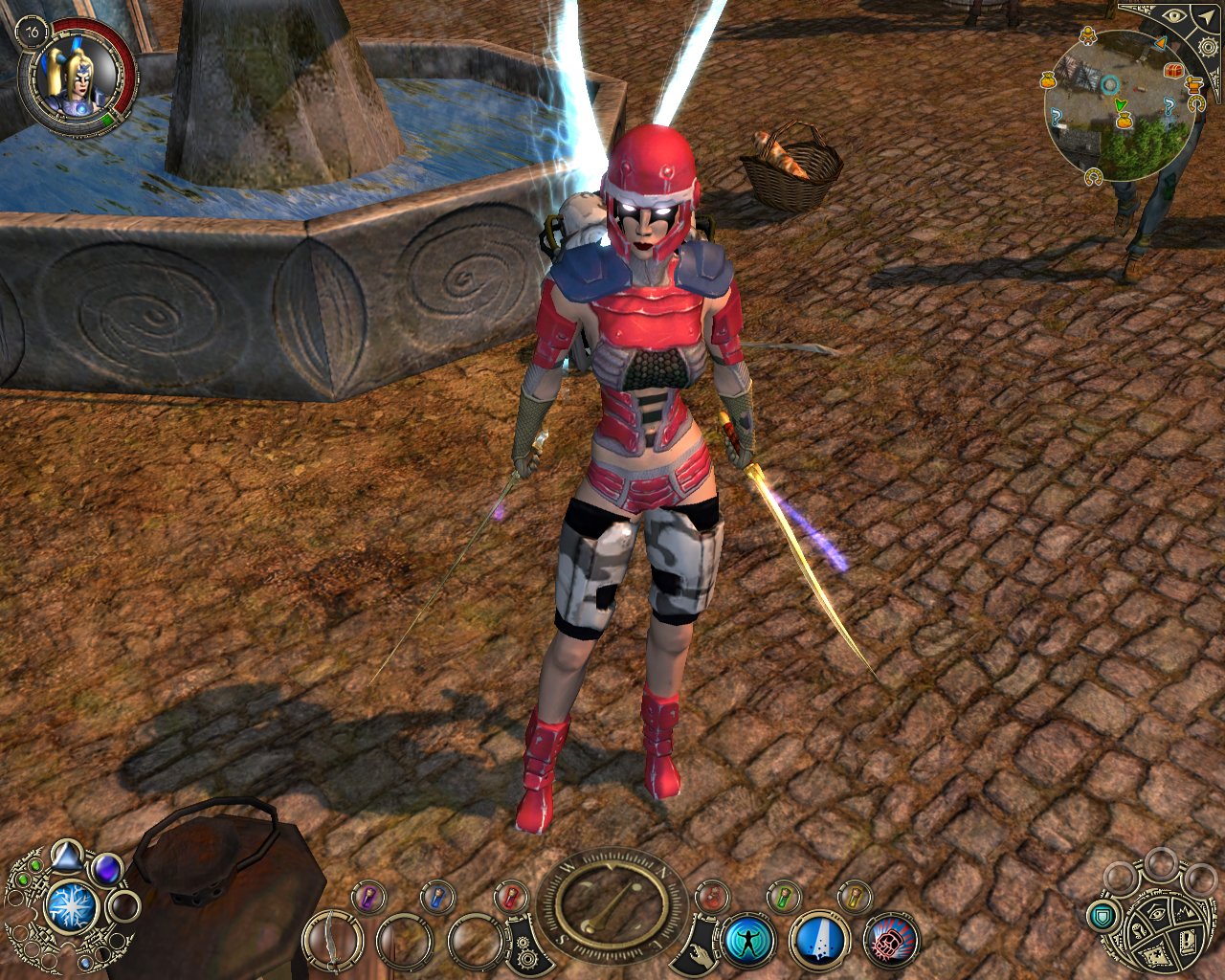
Task: Use the yellow potion
Action: pos(855,897)
